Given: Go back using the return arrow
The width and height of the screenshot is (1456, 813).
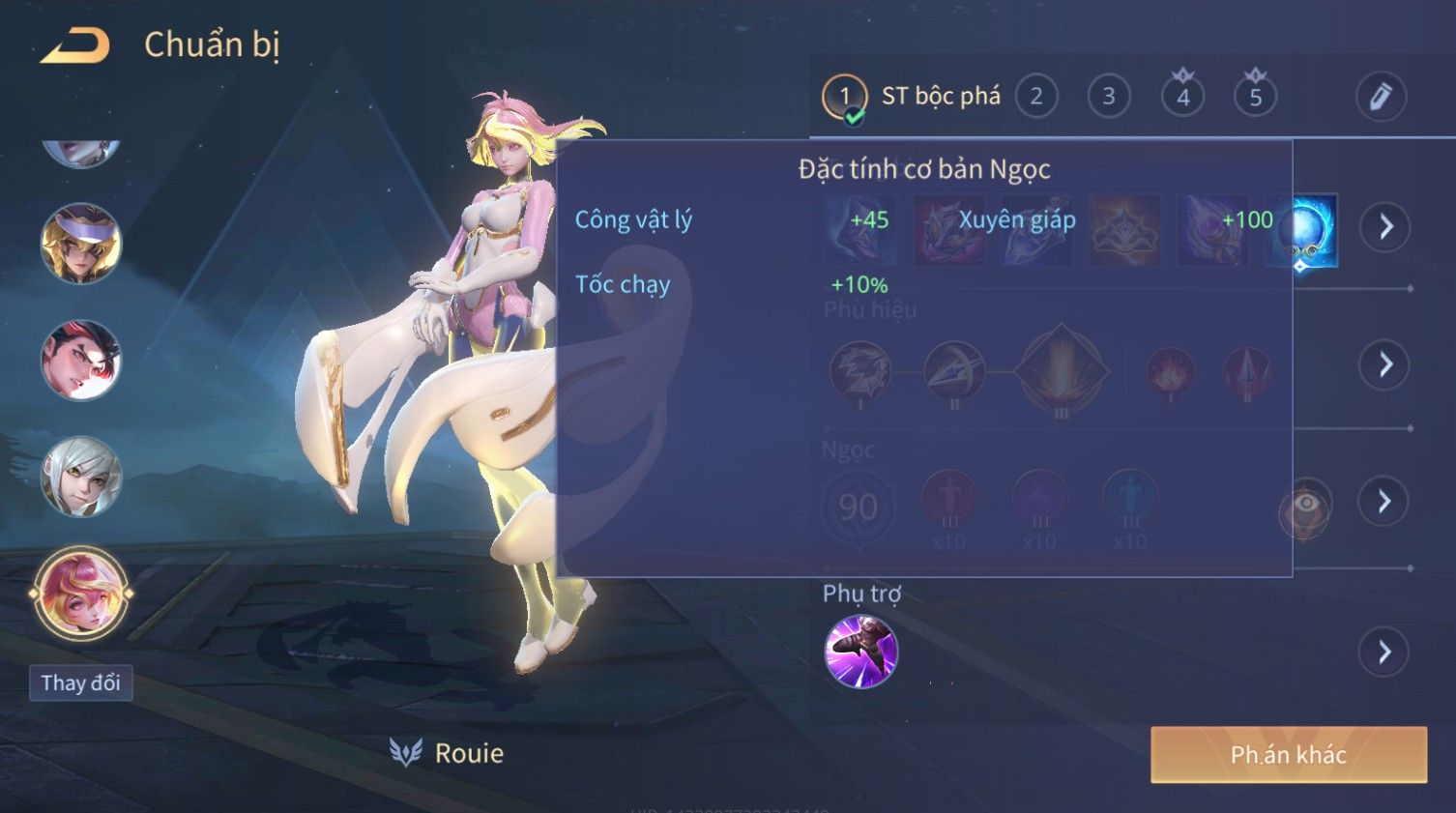Looking at the screenshot, I should click(74, 45).
